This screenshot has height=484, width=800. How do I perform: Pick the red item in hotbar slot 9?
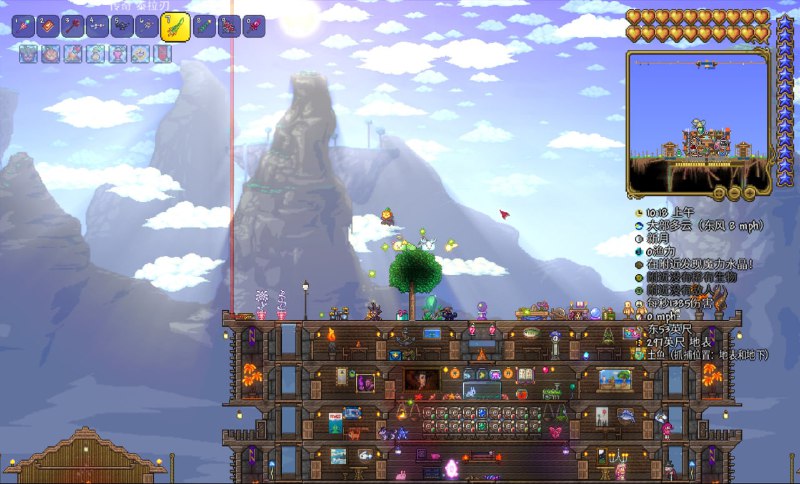click(229, 26)
